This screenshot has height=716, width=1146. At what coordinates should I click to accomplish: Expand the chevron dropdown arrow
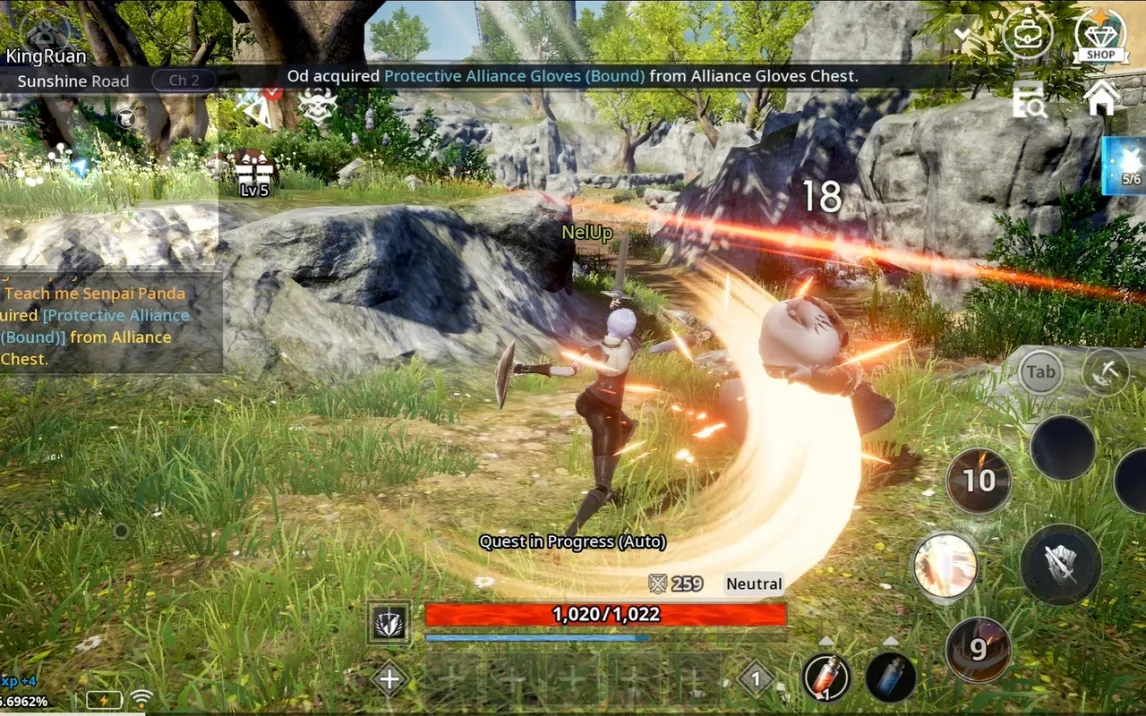[962, 37]
